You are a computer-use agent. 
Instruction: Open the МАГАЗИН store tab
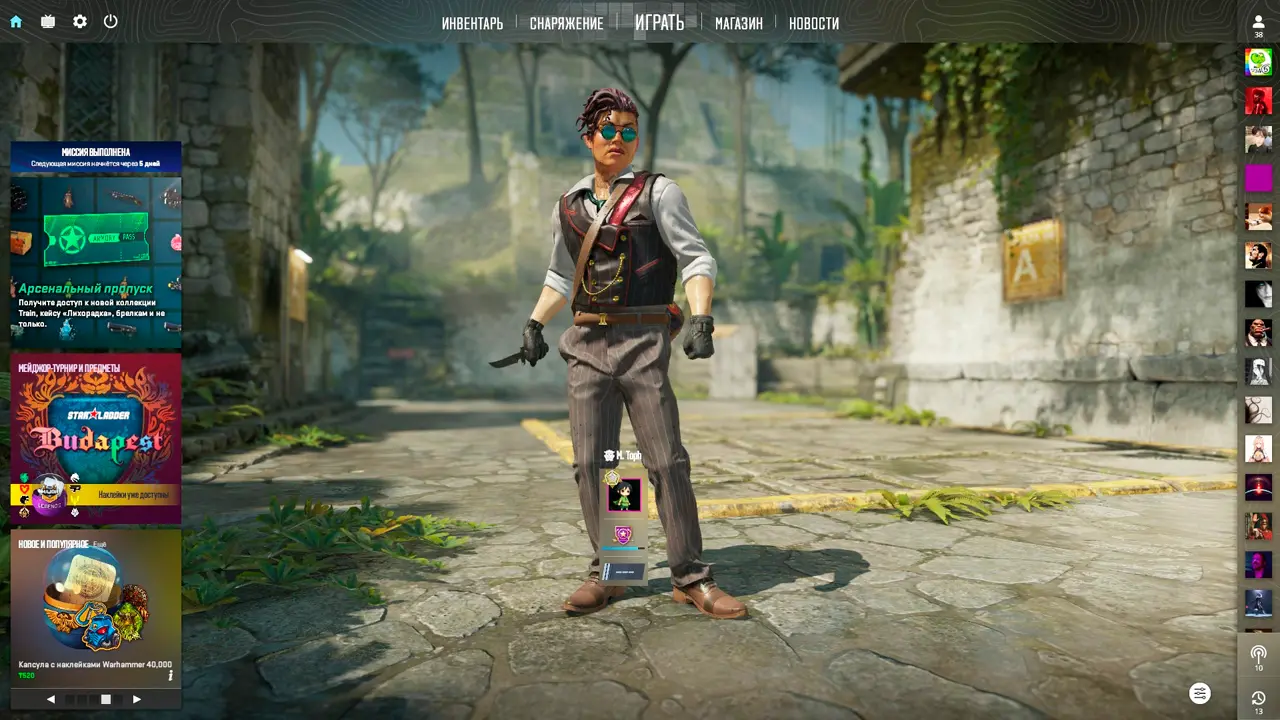pyautogui.click(x=738, y=23)
